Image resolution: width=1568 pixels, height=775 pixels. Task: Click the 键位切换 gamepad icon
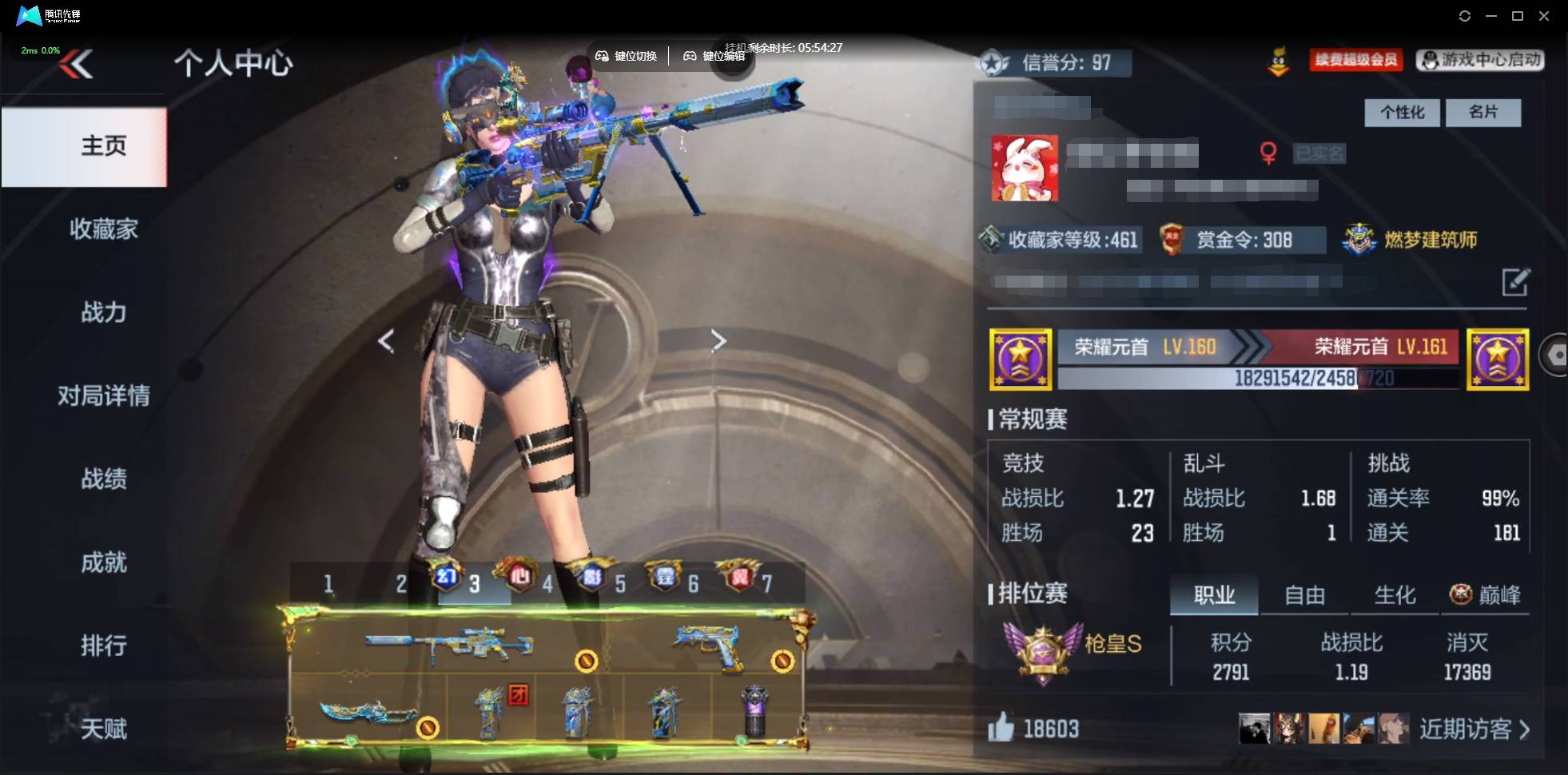(603, 56)
